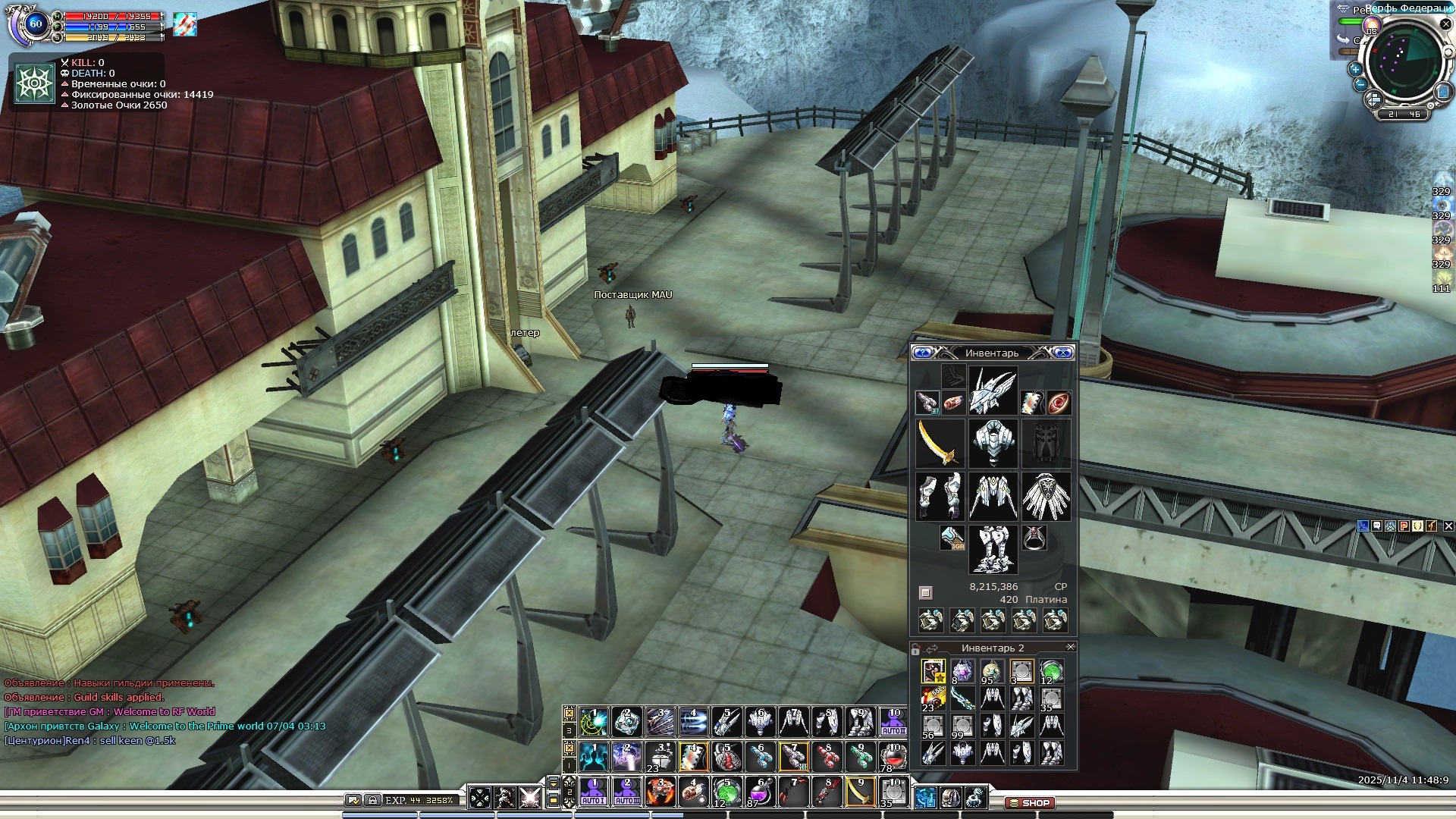
Task: Zoom in the radar minimap
Action: (1355, 68)
